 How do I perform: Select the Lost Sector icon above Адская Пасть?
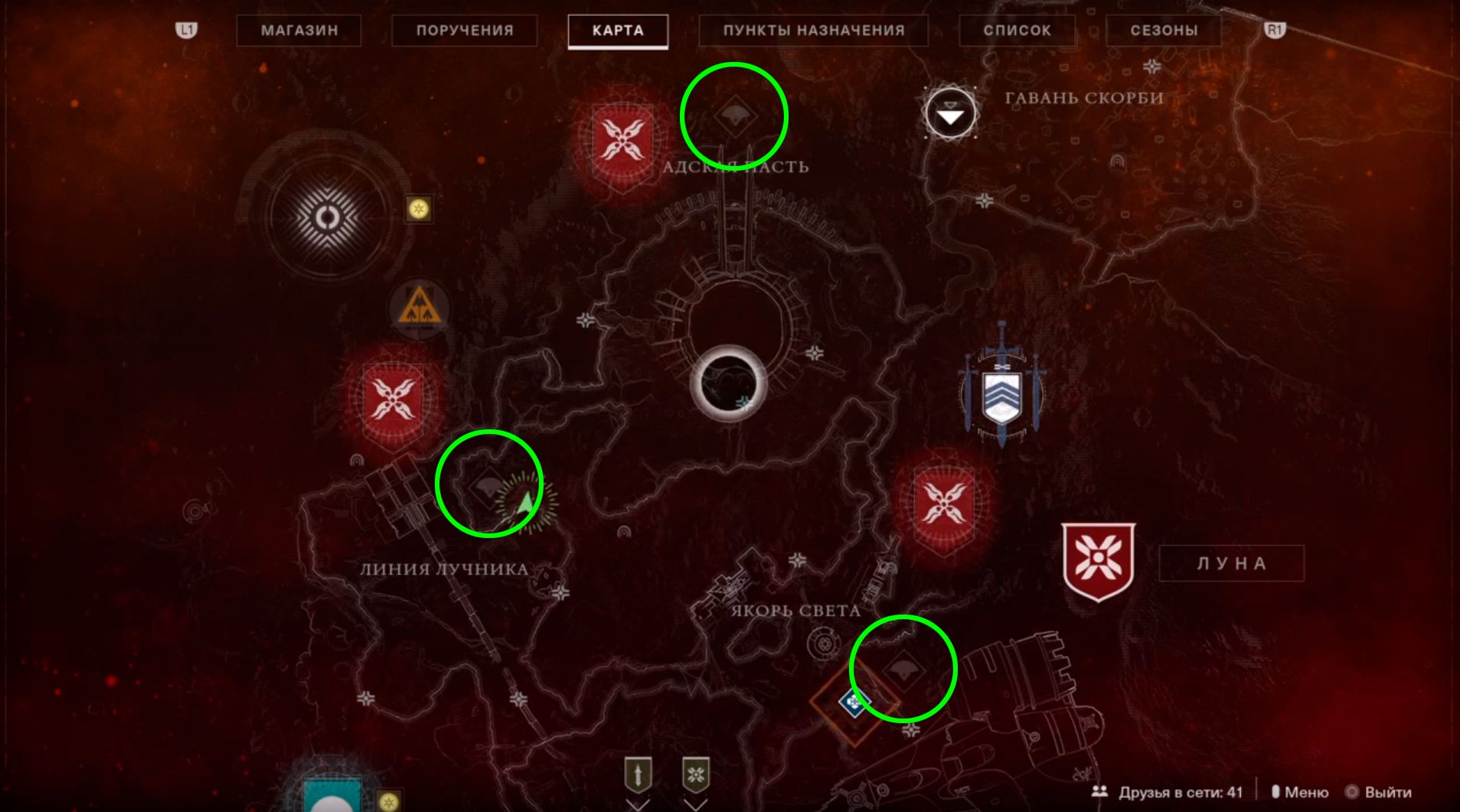tap(734, 116)
